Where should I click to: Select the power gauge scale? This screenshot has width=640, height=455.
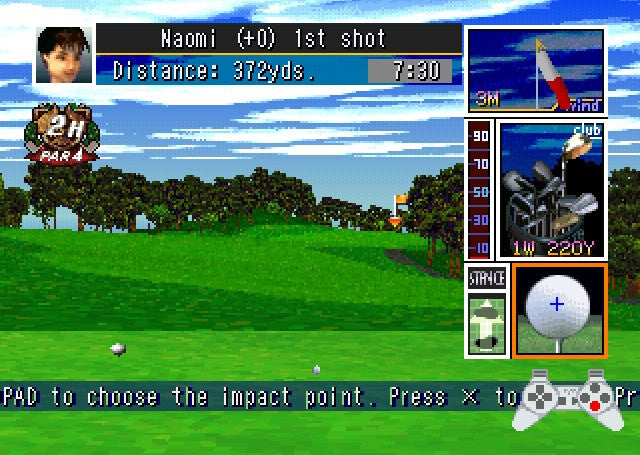480,190
